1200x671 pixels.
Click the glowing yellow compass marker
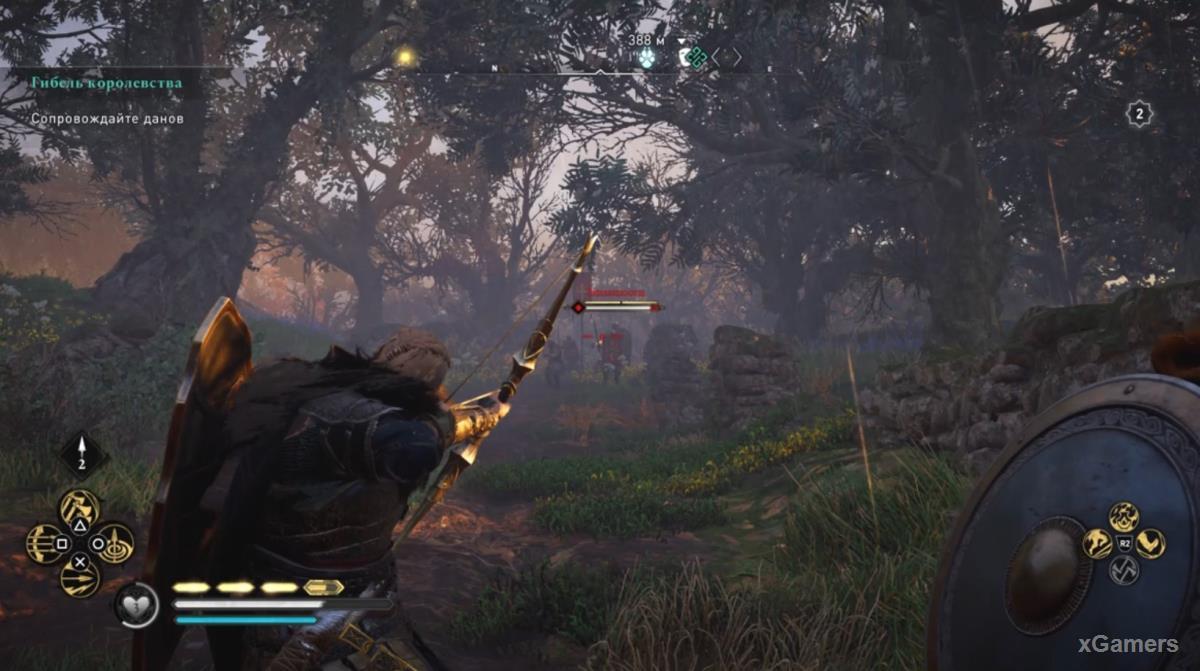pos(404,57)
